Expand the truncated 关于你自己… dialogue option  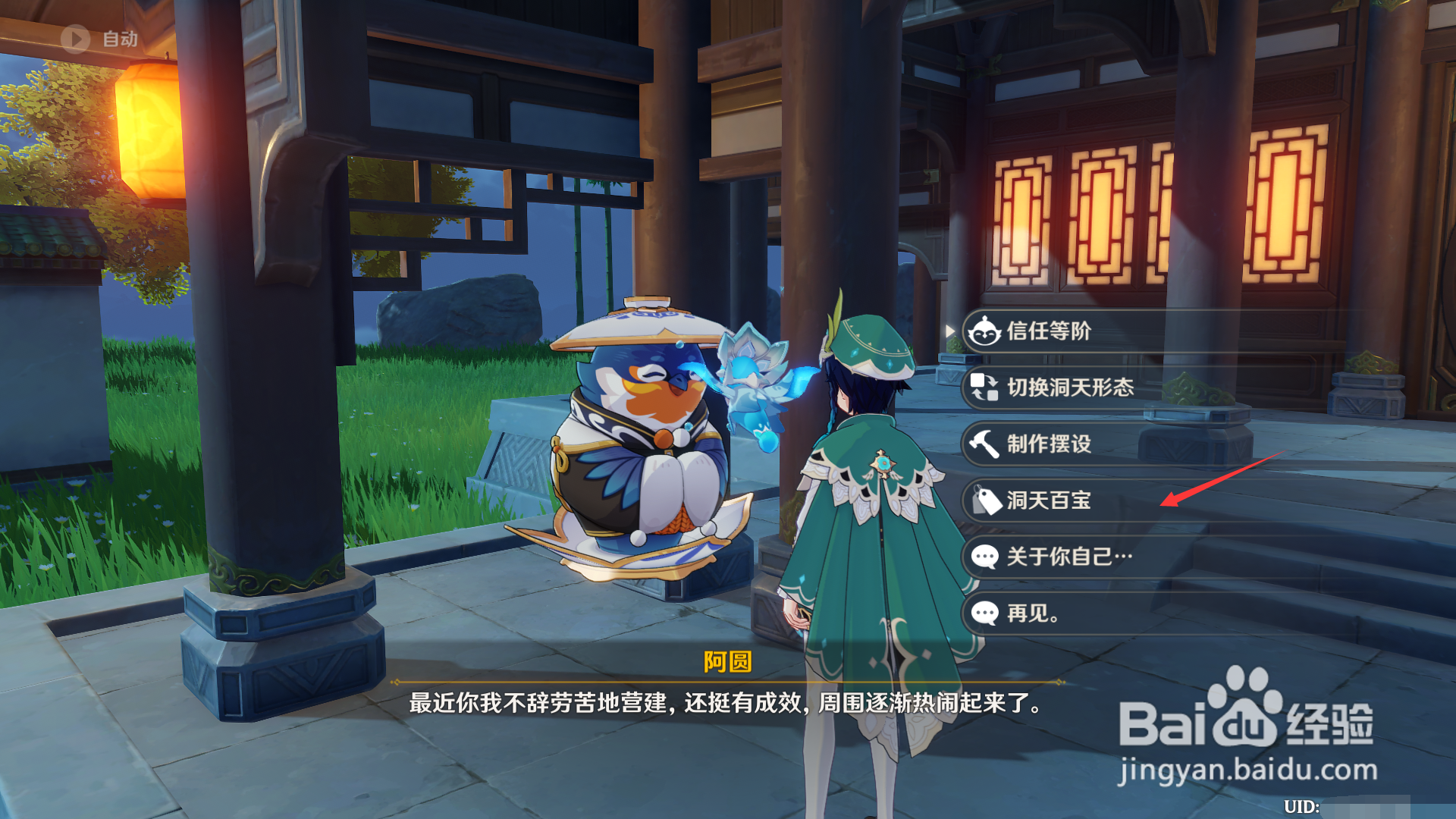tap(1069, 557)
